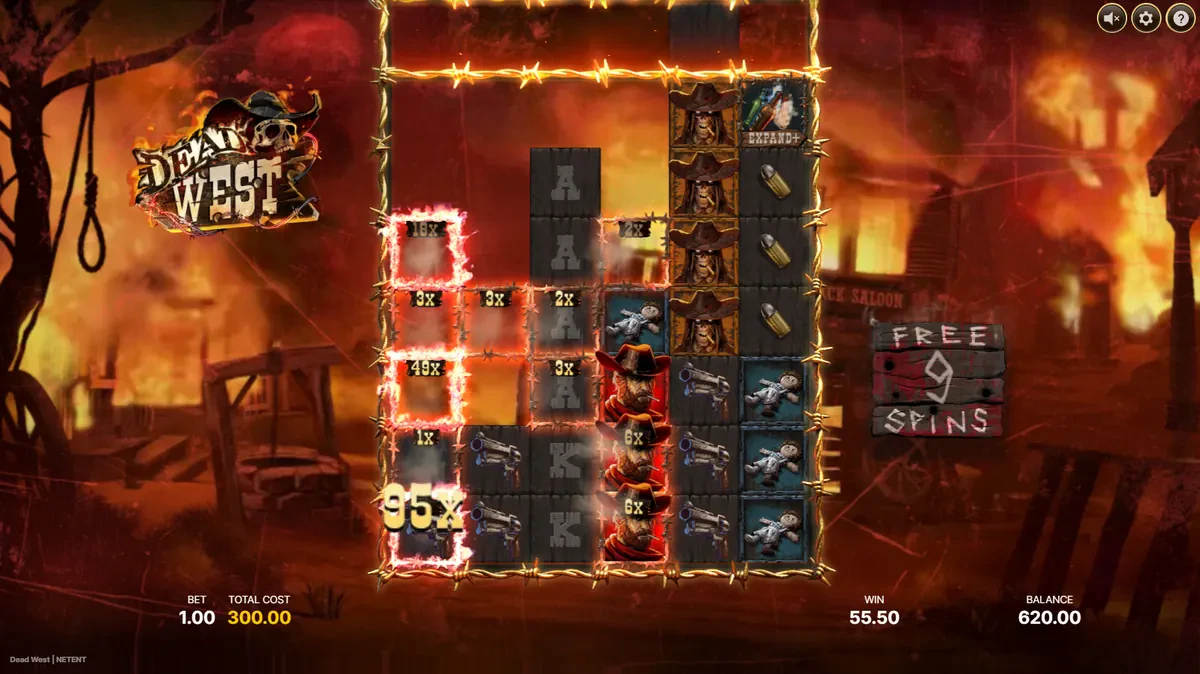The width and height of the screenshot is (1200, 674).
Task: Open the help question mark
Action: pyautogui.click(x=1179, y=17)
